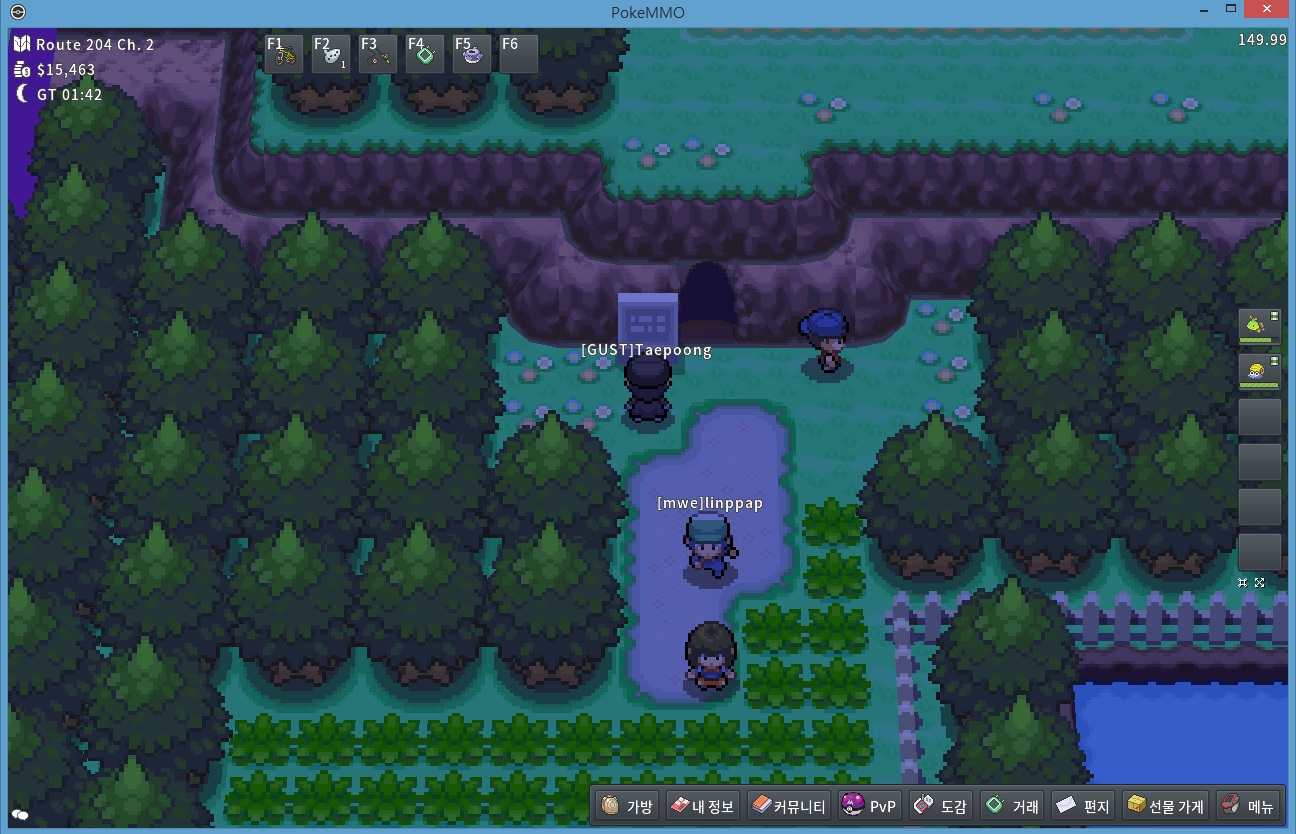Click the chat bubble icon
This screenshot has height=834, width=1296.
pos(20,815)
